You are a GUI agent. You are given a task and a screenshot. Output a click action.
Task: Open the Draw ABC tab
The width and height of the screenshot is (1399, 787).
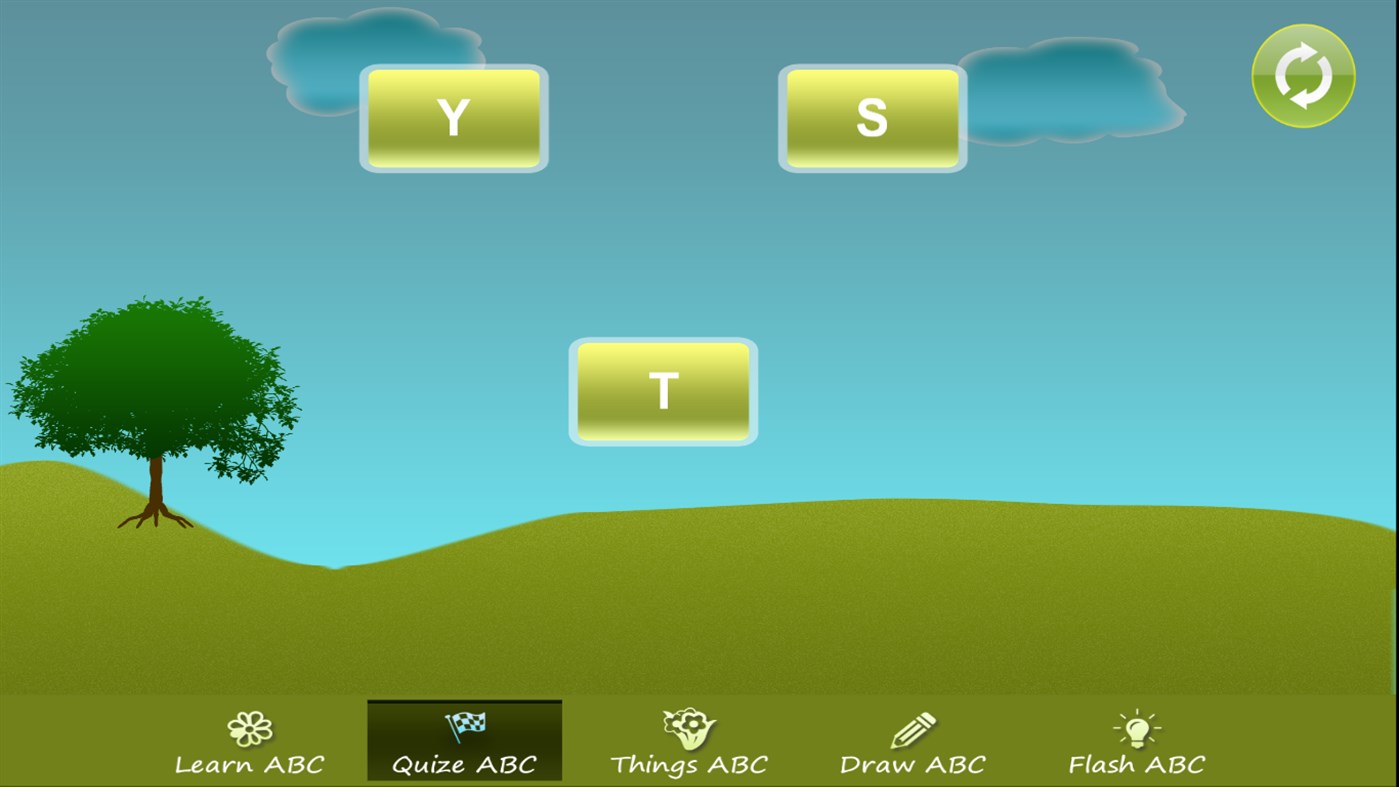click(x=911, y=745)
